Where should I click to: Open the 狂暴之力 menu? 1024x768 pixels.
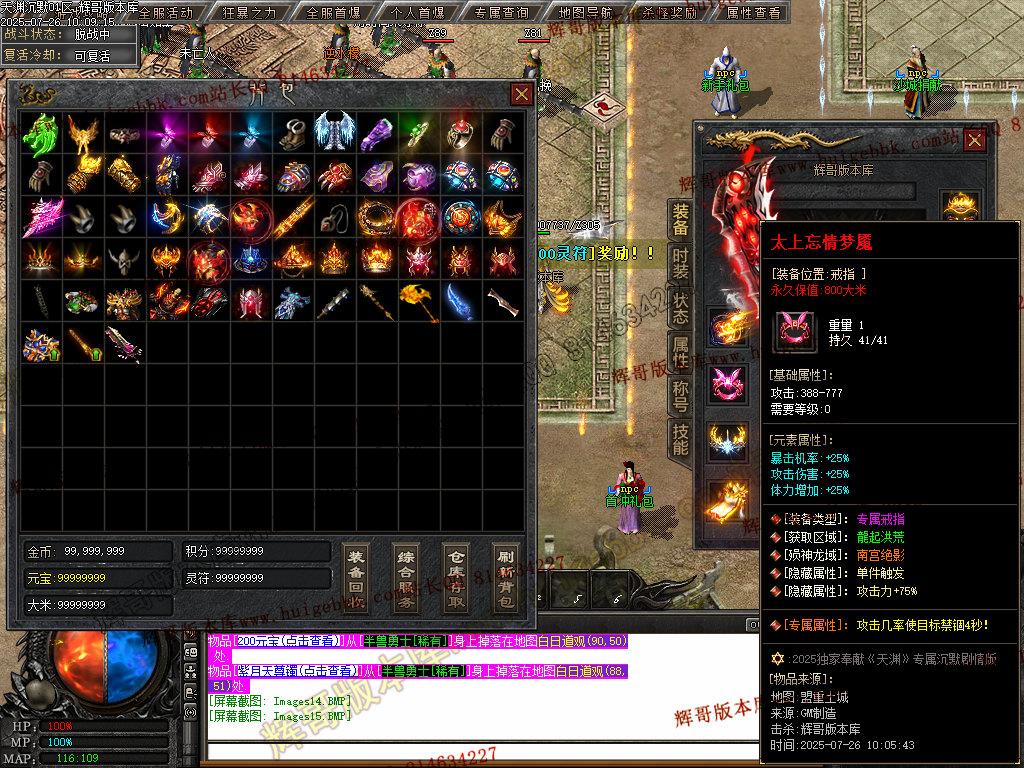click(x=249, y=13)
